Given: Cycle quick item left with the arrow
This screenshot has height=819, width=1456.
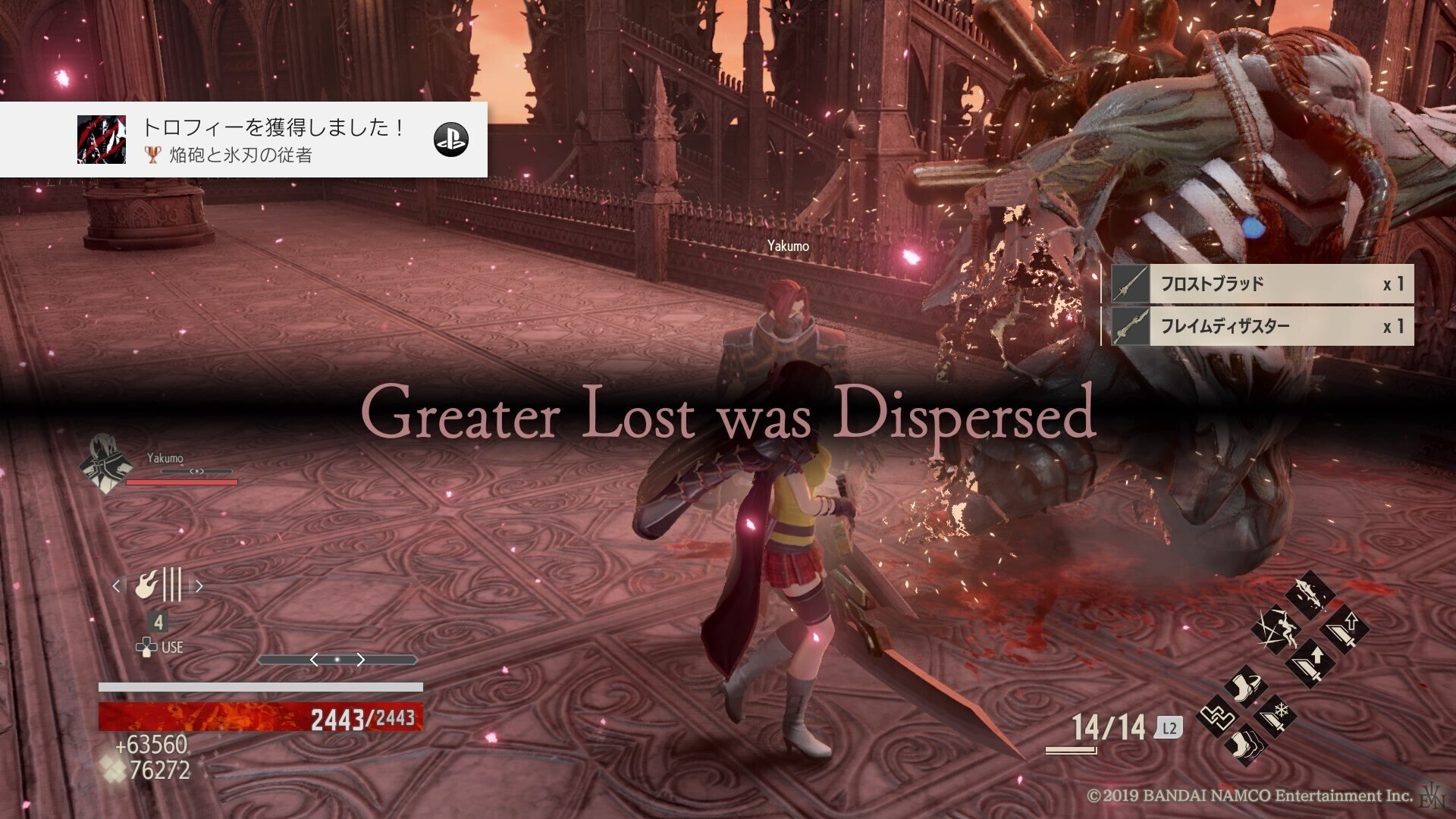Looking at the screenshot, I should click(117, 585).
